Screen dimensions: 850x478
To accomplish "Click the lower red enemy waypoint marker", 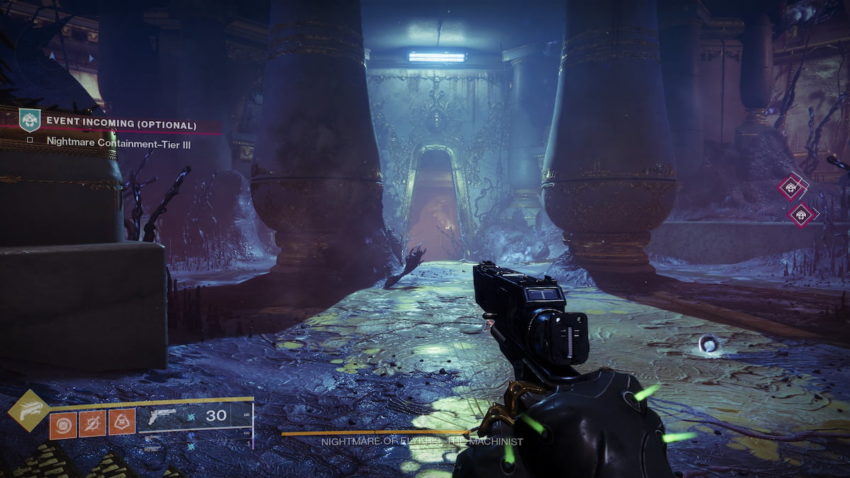I will pos(799,213).
